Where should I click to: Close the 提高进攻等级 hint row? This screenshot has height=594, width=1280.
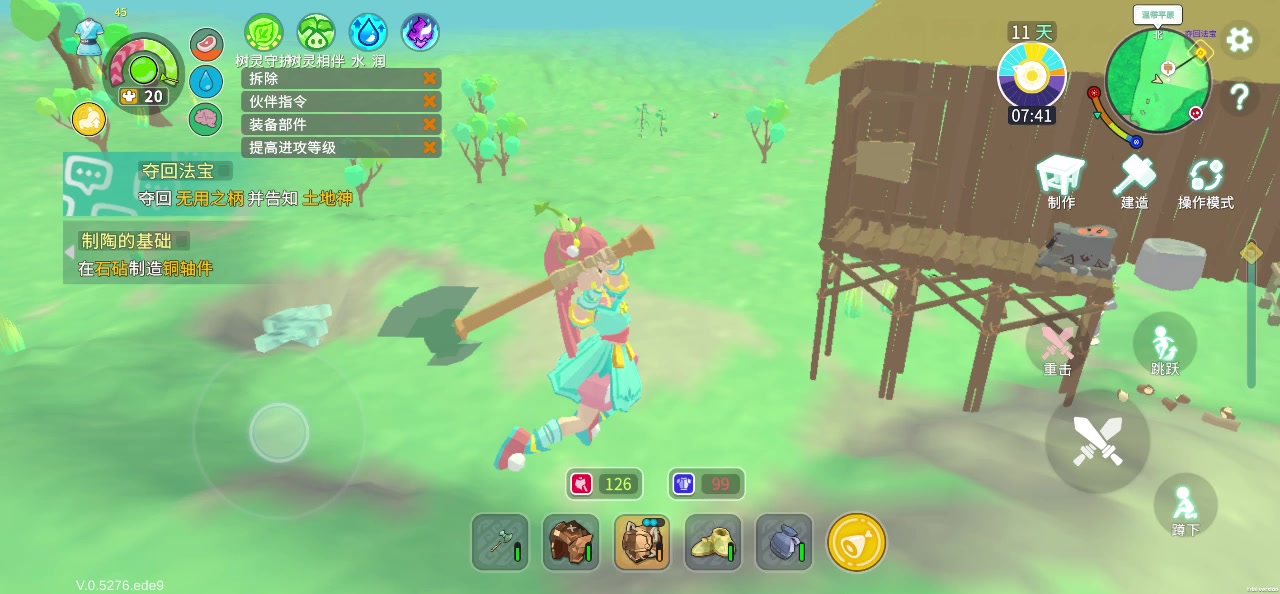click(x=430, y=147)
